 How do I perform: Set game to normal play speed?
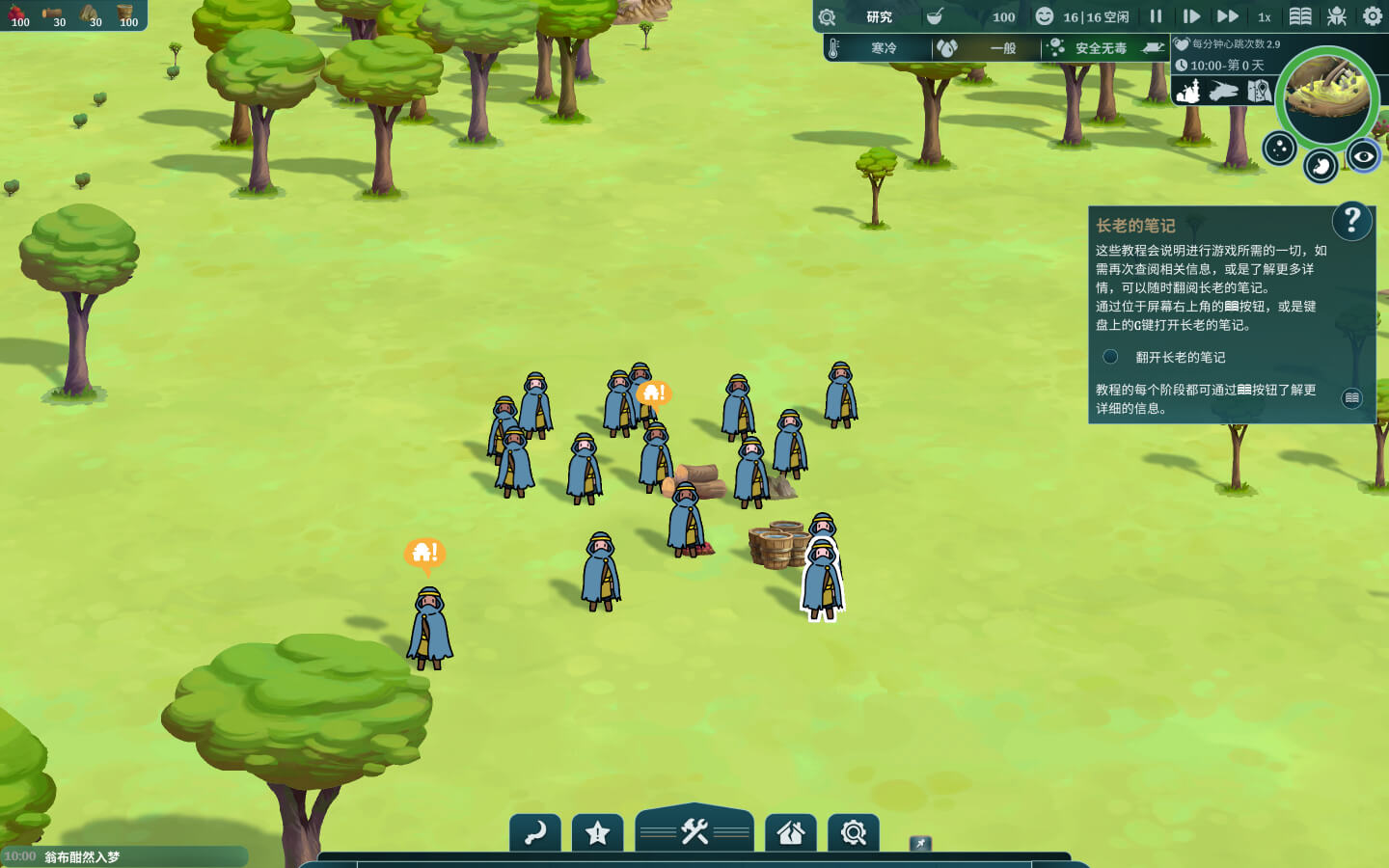(x=1191, y=16)
